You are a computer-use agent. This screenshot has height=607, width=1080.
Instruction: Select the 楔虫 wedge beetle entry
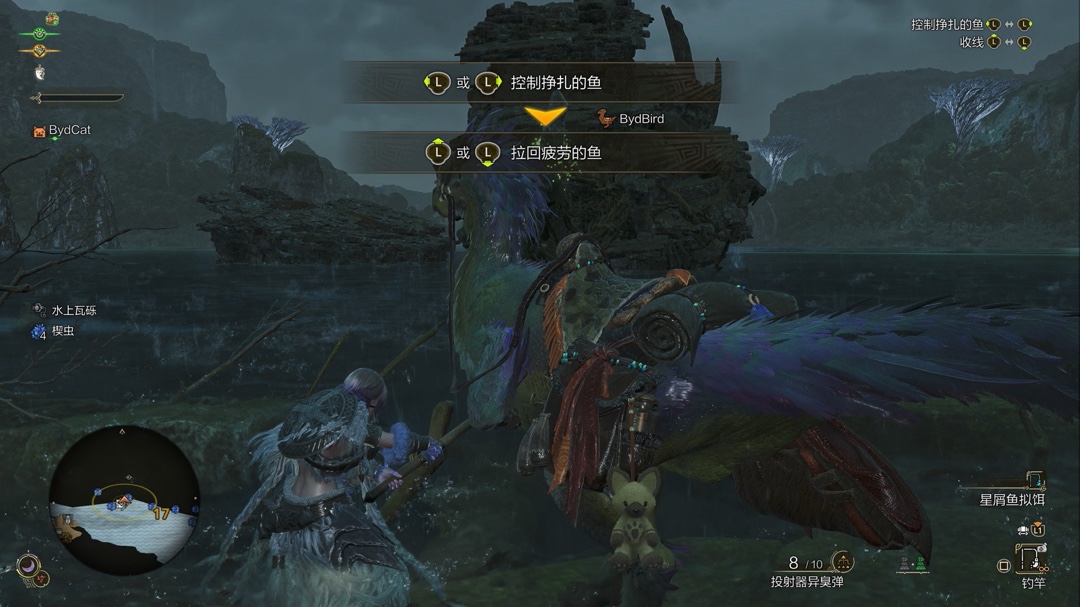click(x=62, y=331)
